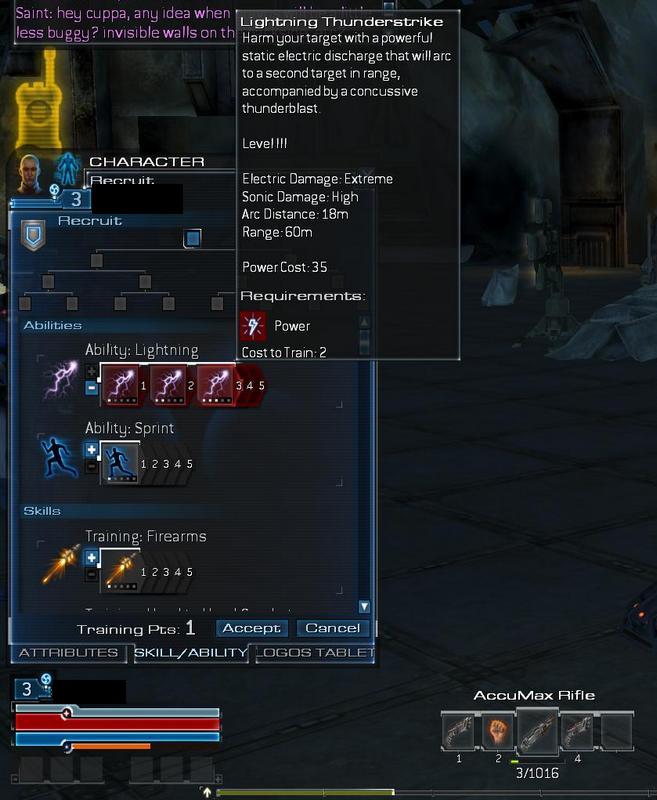
Task: Select the highlighted Recruit class tree node
Action: coord(193,238)
